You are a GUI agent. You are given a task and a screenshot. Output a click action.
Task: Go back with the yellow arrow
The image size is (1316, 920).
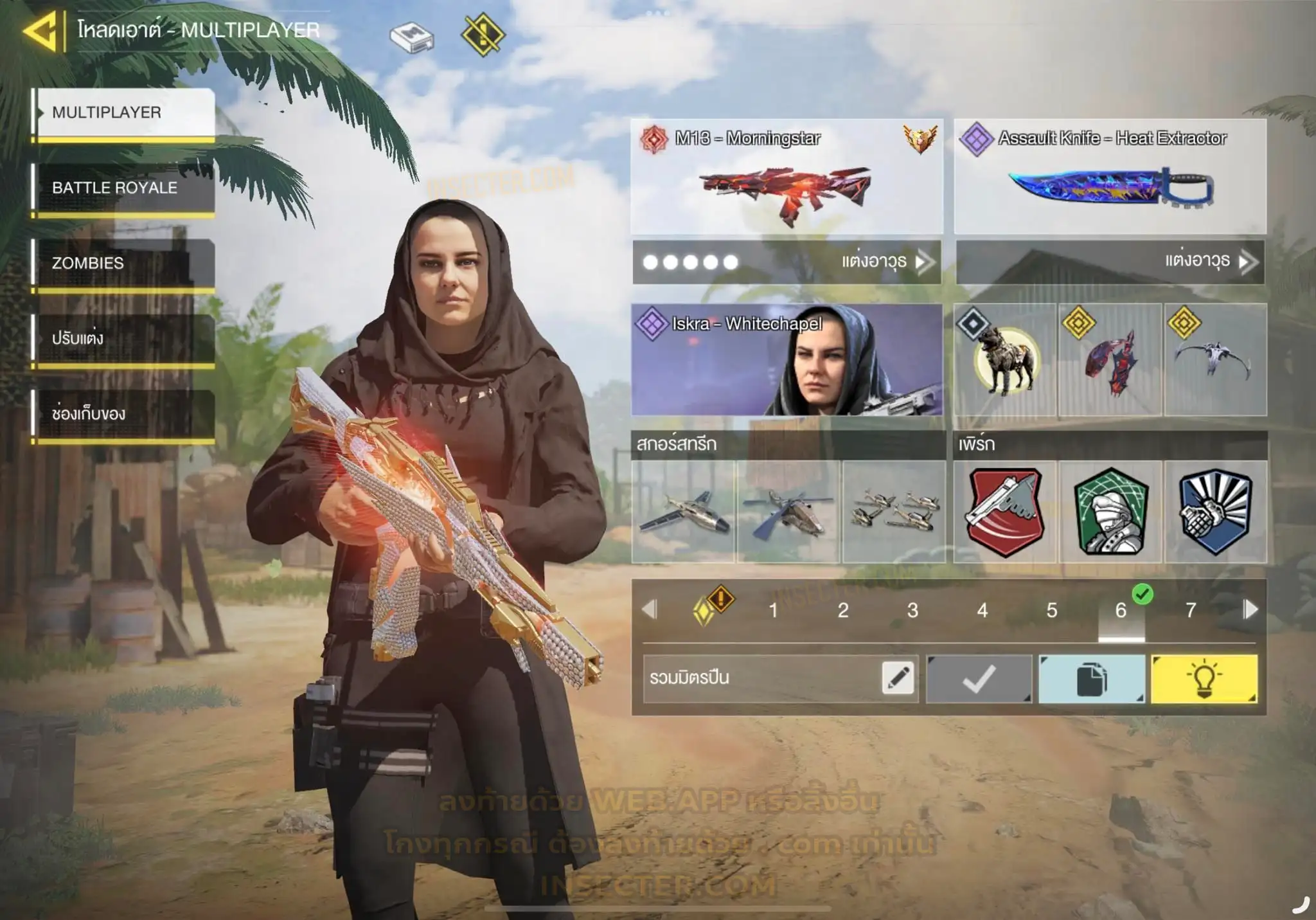click(x=40, y=30)
